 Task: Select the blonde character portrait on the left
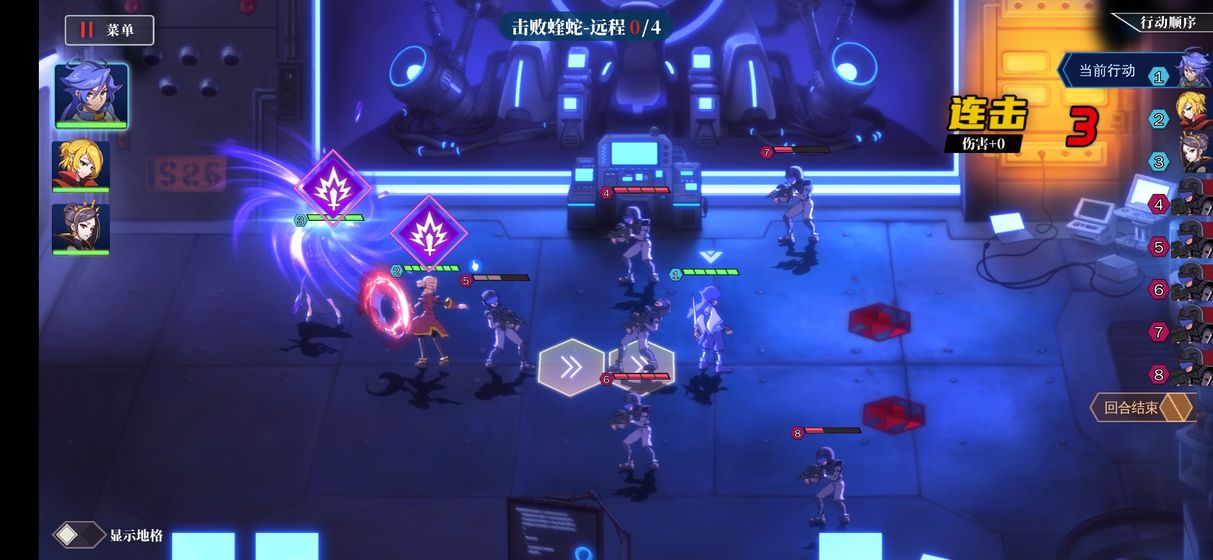click(81, 166)
